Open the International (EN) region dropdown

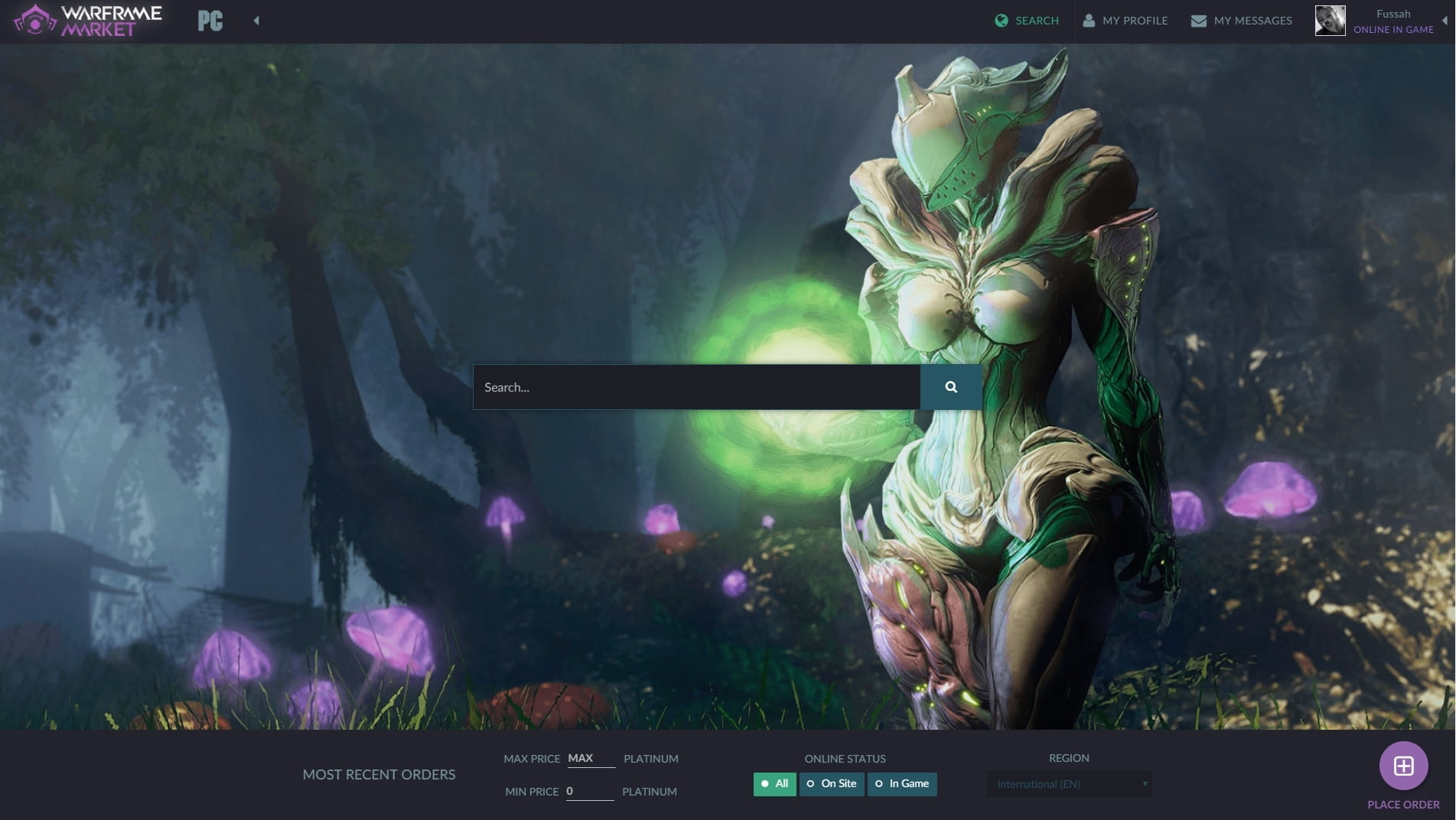click(x=1069, y=784)
